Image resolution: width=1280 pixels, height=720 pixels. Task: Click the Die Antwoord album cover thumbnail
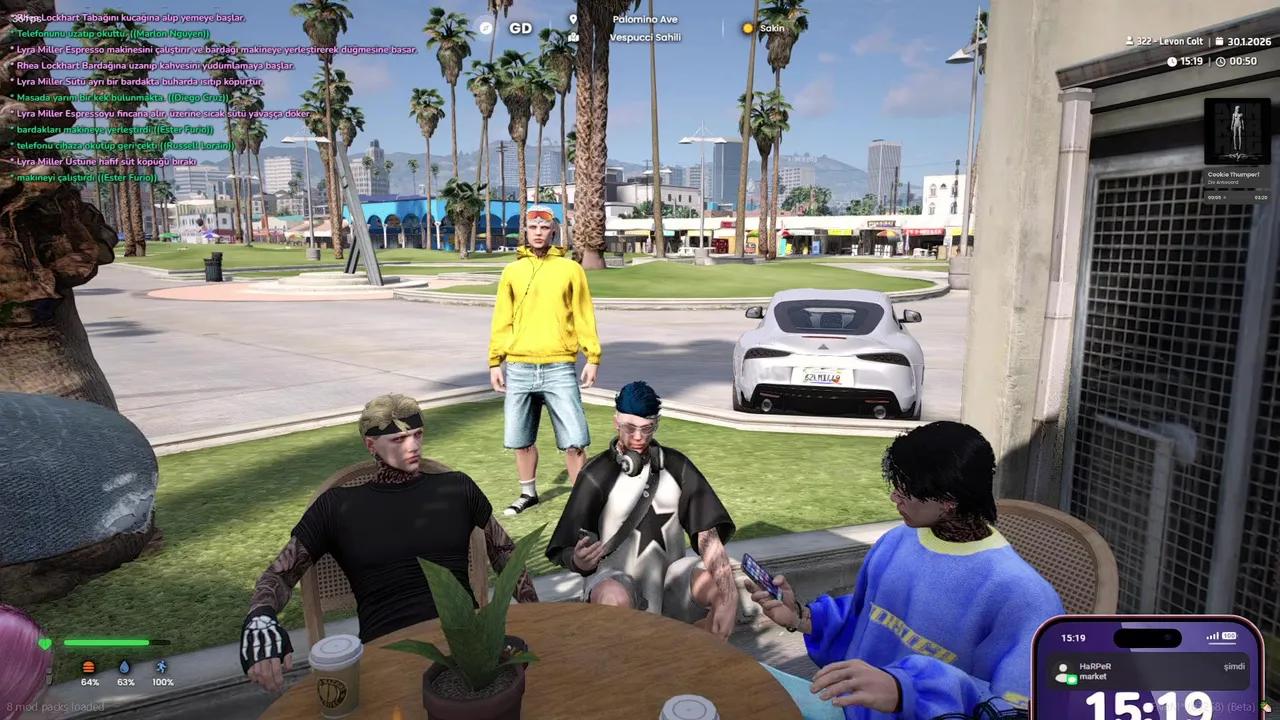(x=1237, y=130)
